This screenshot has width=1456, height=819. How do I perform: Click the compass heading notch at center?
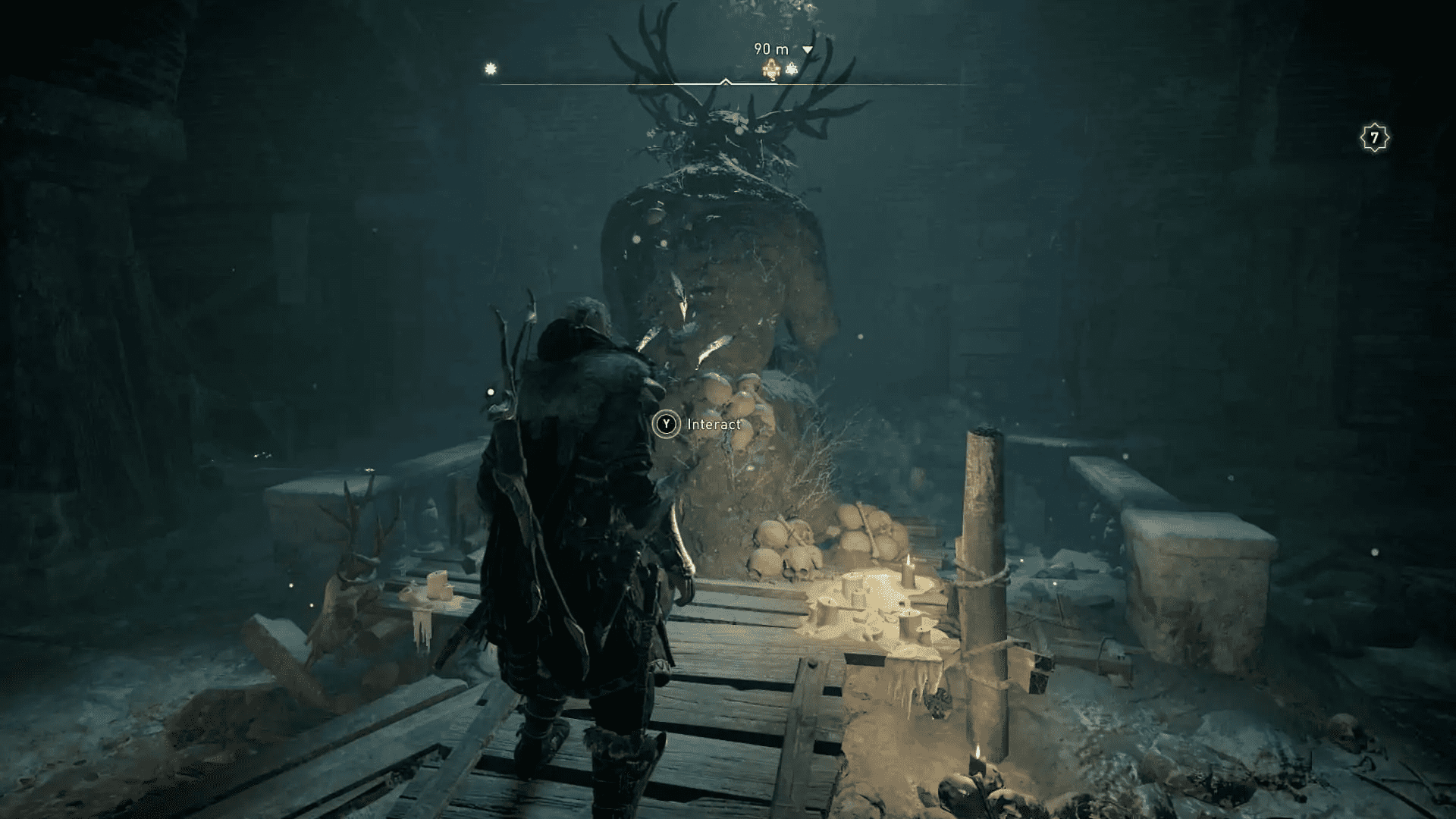(x=725, y=80)
